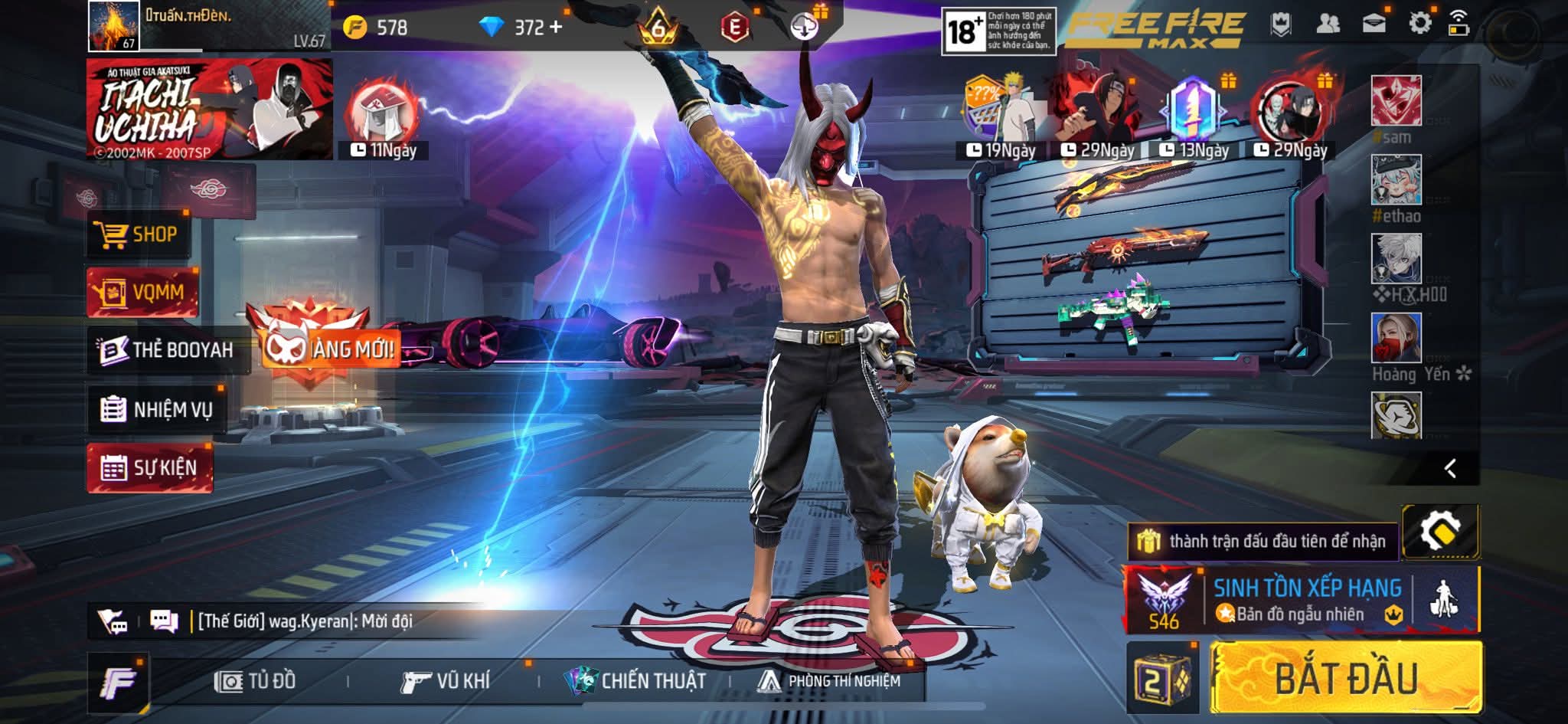The height and width of the screenshot is (724, 1568).
Task: Add diamonds with the plus button
Action: click(555, 28)
